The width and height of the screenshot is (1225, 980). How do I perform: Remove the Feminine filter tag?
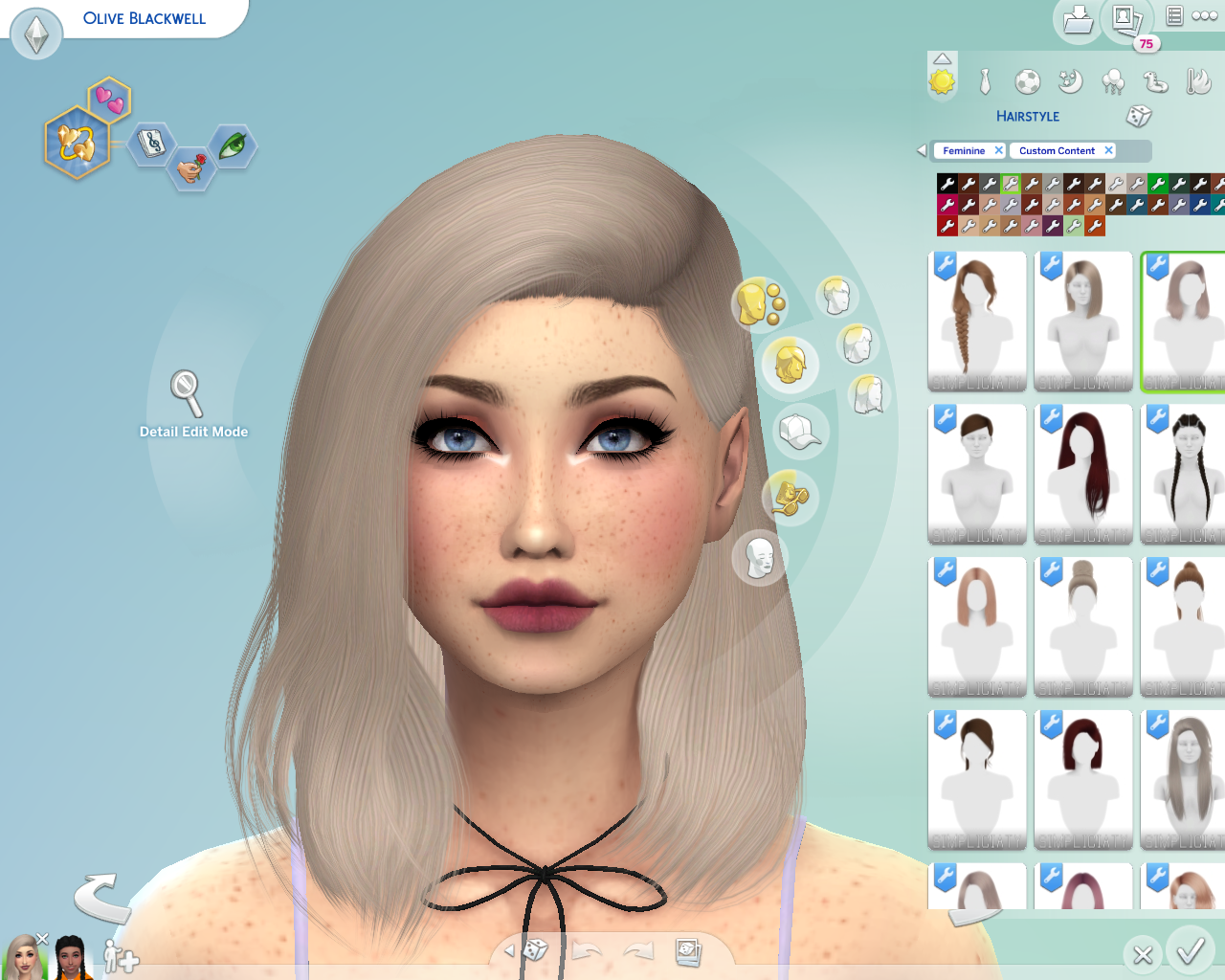pos(998,150)
